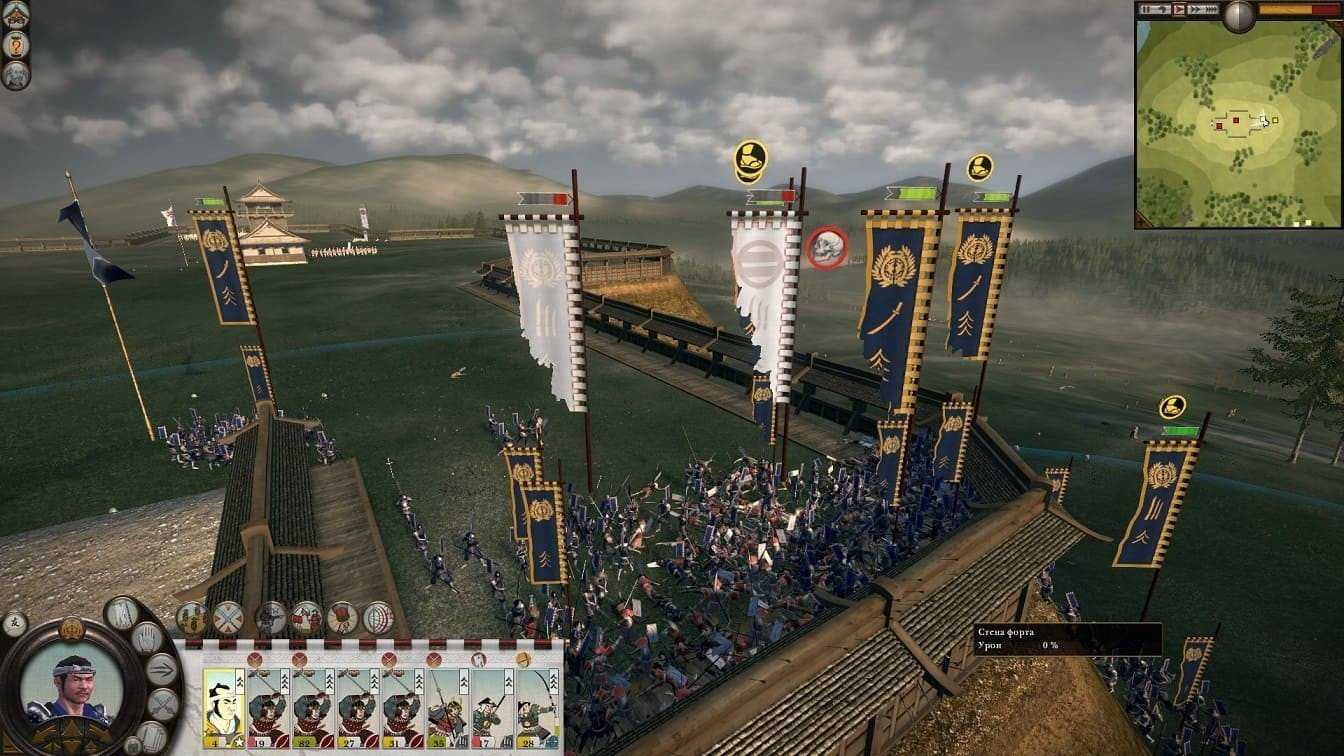Open the game menu button with roof icon
The height and width of the screenshot is (756, 1344).
click(15, 15)
